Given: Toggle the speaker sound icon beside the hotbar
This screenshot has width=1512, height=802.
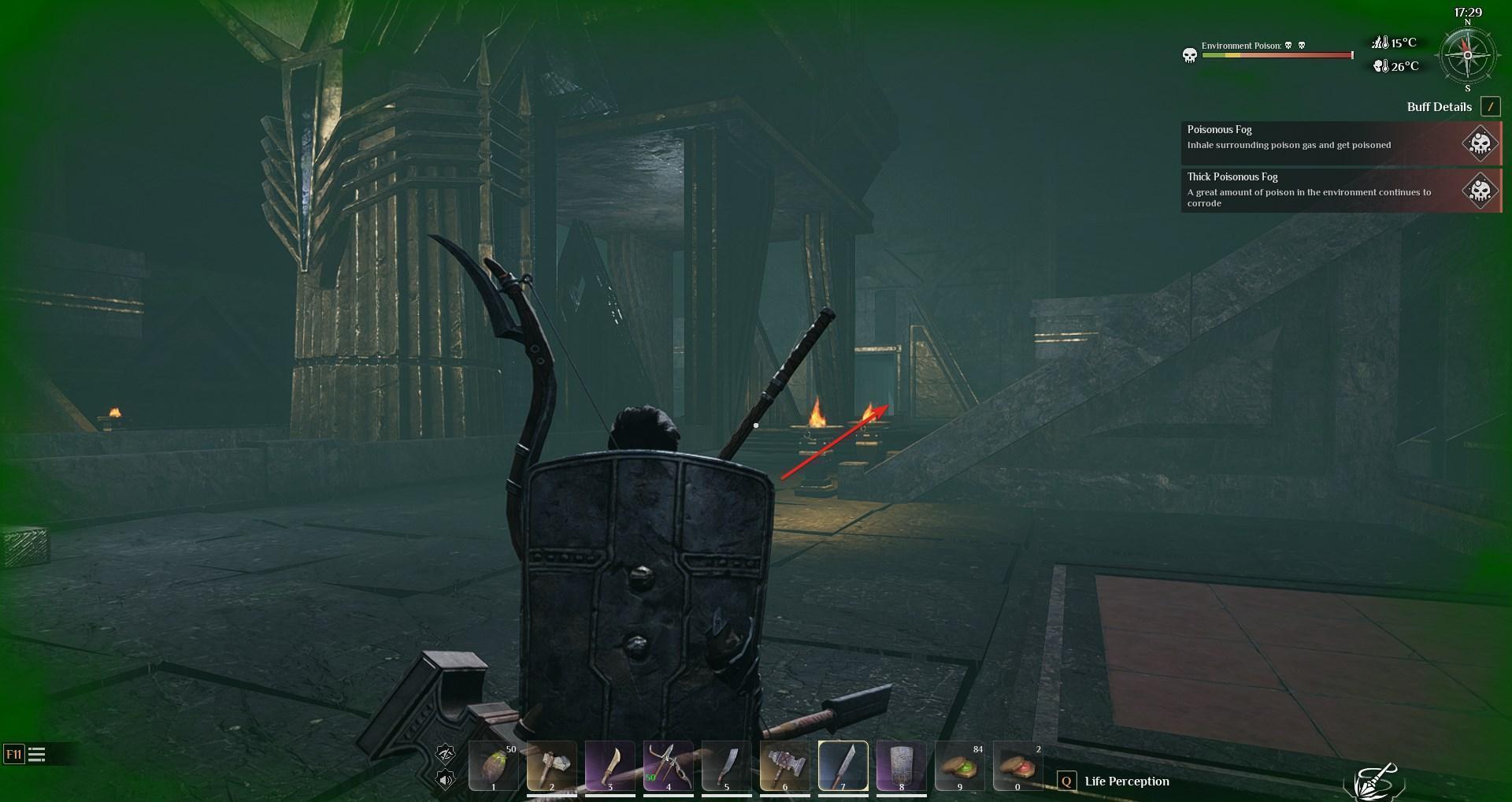Looking at the screenshot, I should 446,780.
